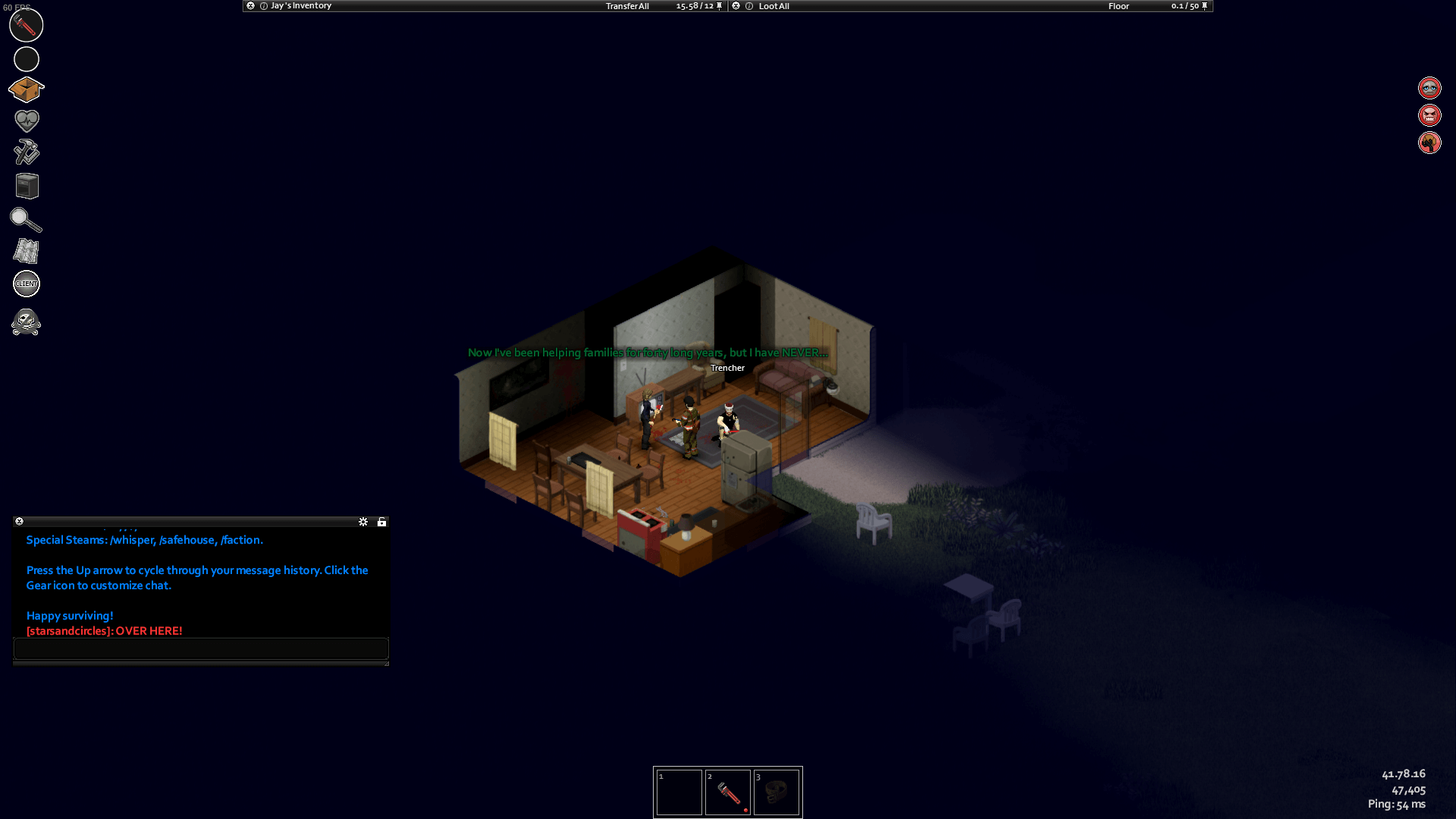Close Jay's Inventory window
The height and width of the screenshot is (819, 1456).
tap(250, 6)
